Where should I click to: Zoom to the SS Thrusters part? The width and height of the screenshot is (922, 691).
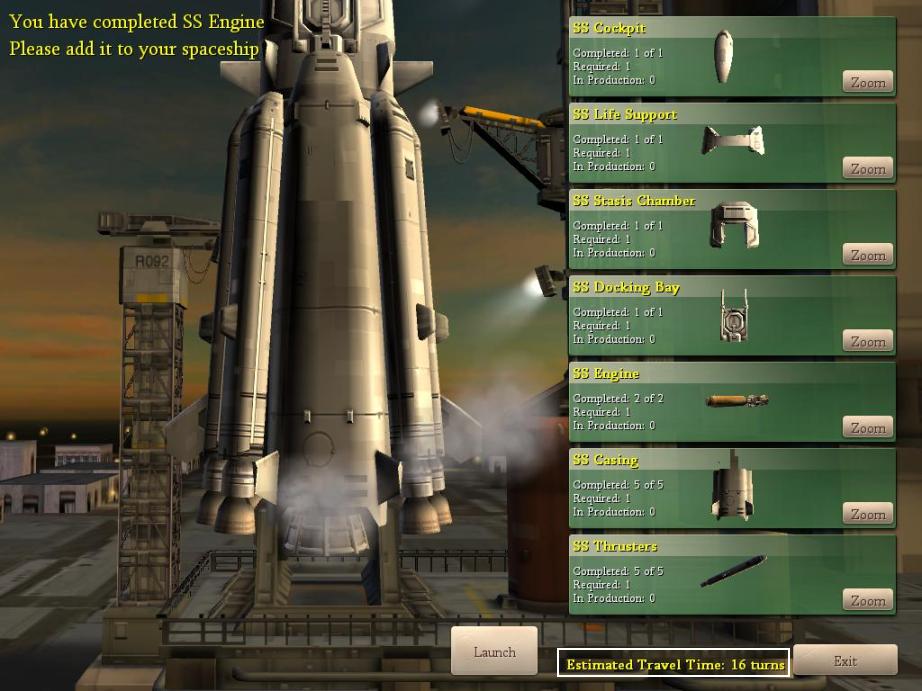tap(867, 601)
